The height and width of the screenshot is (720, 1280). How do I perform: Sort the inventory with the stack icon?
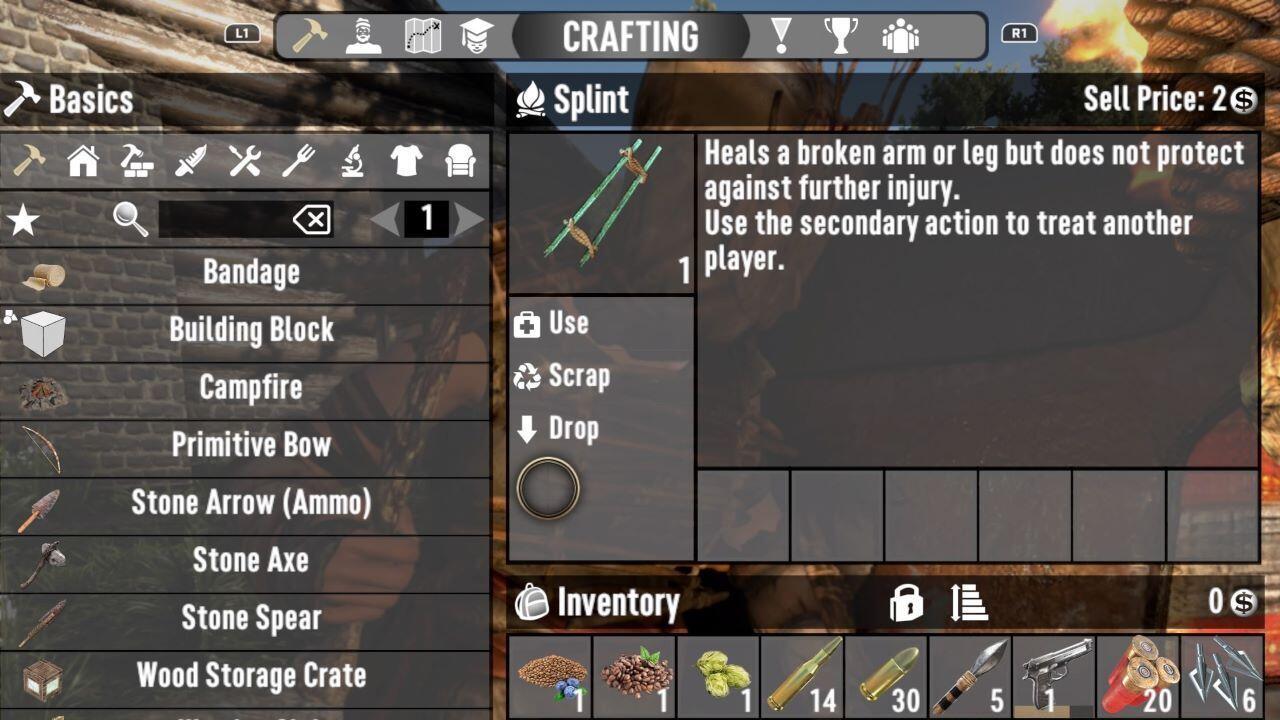pyautogui.click(x=969, y=603)
